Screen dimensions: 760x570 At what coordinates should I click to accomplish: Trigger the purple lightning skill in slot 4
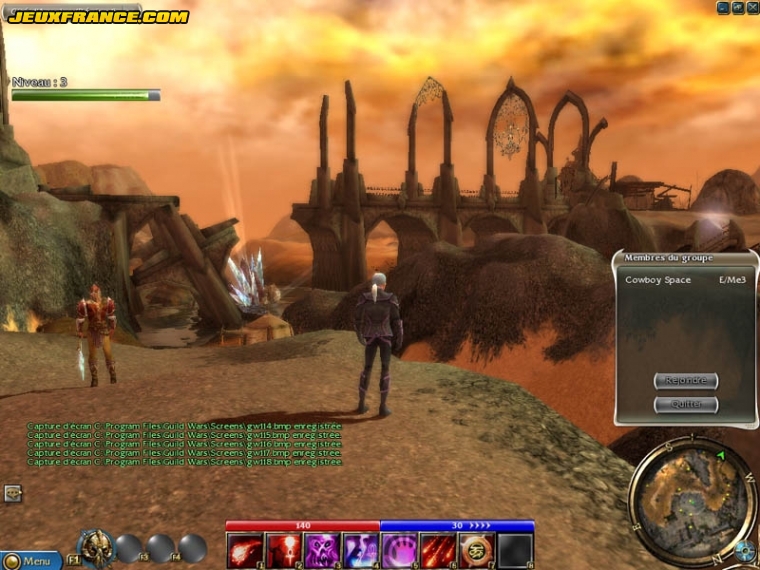coord(361,550)
